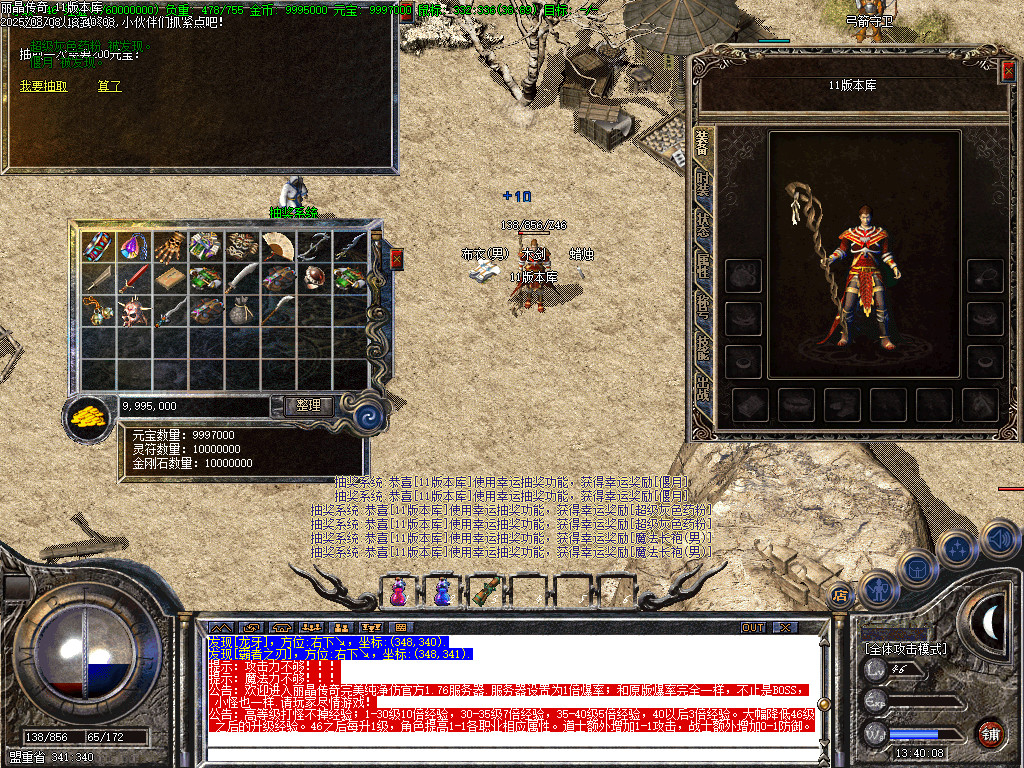
Task: Click the gold ingot pile icon
Action: click(90, 417)
